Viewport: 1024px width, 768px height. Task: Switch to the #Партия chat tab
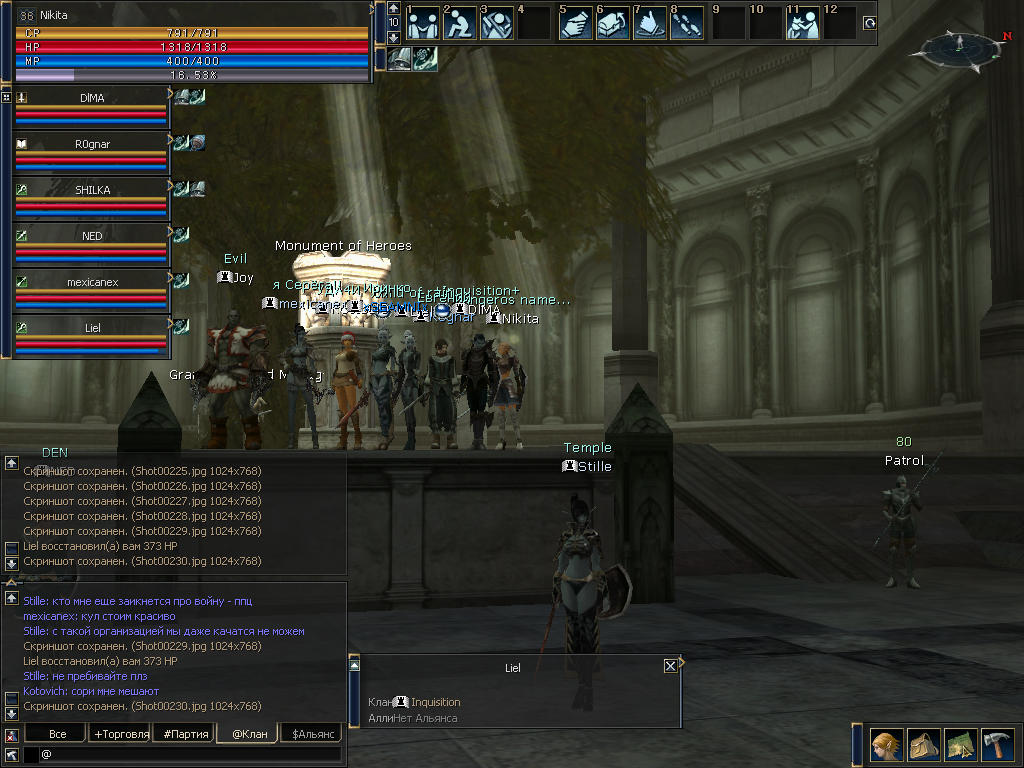click(x=186, y=734)
